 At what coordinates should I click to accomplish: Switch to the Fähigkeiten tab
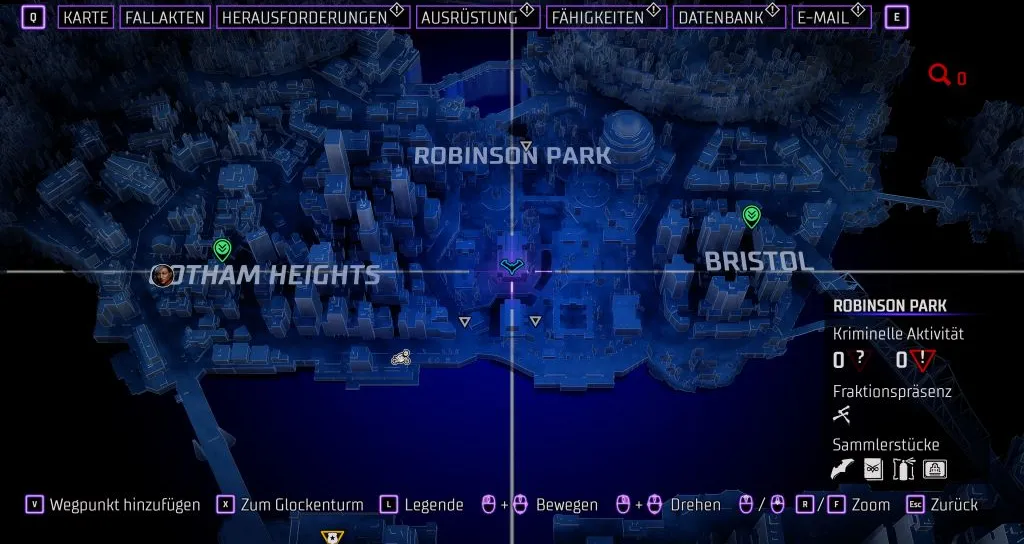tap(596, 17)
